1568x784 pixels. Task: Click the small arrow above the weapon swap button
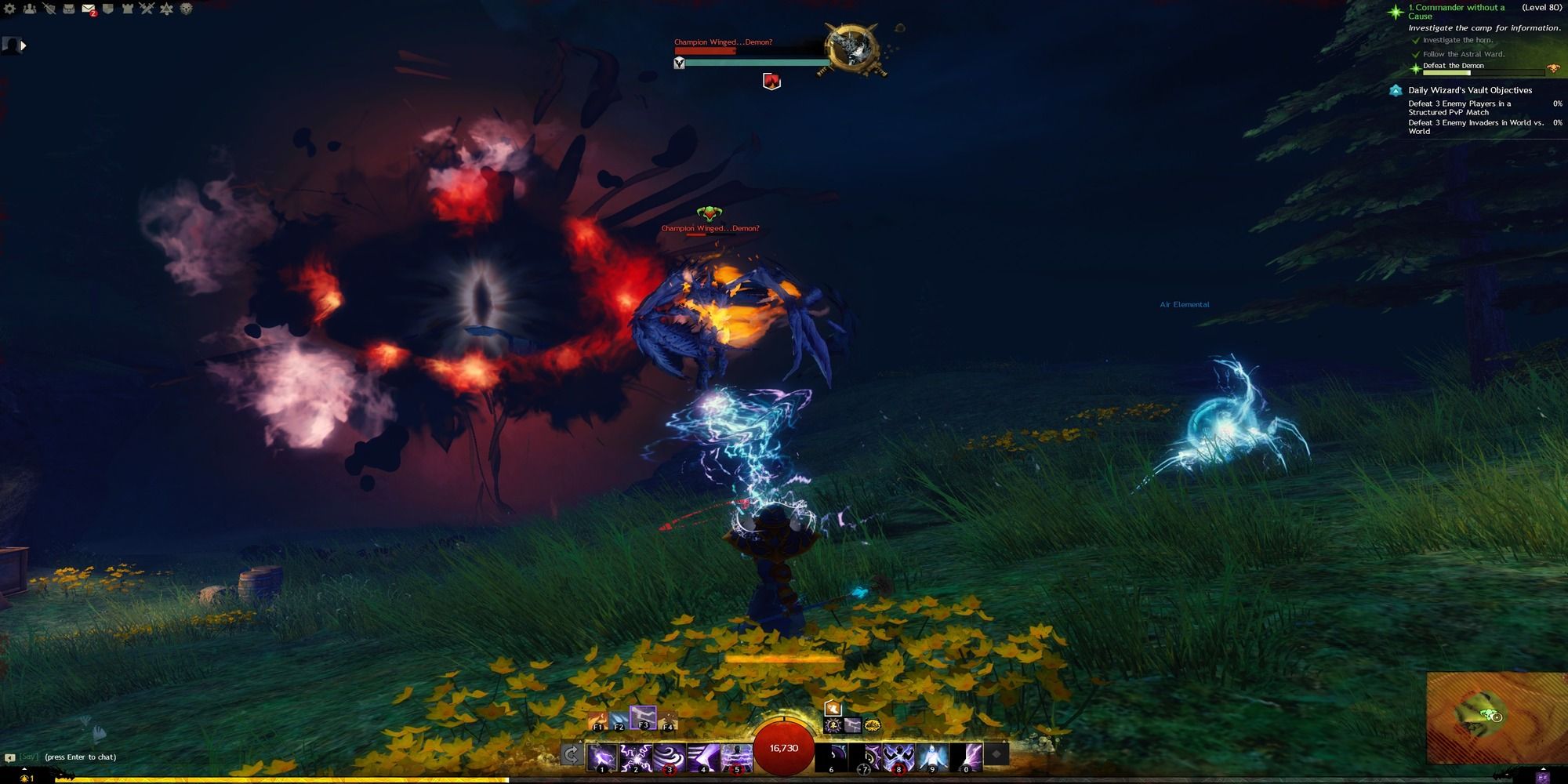point(580,741)
